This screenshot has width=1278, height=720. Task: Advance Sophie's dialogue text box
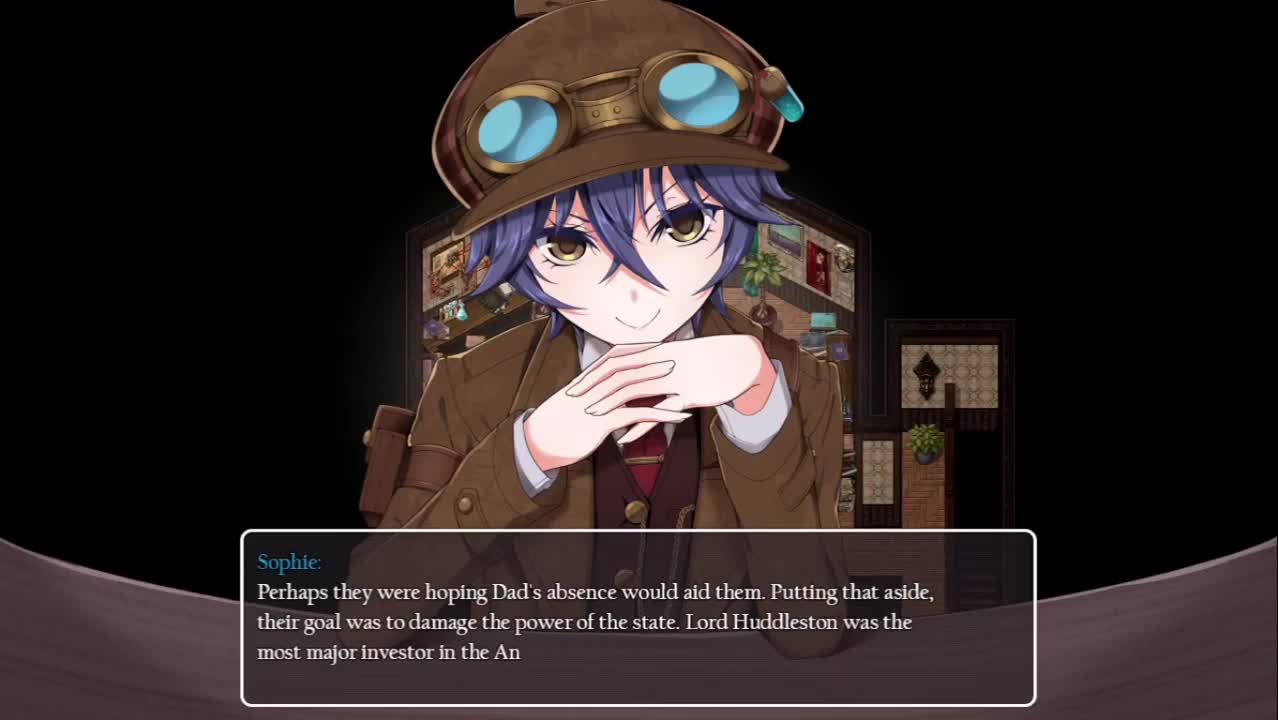[638, 618]
